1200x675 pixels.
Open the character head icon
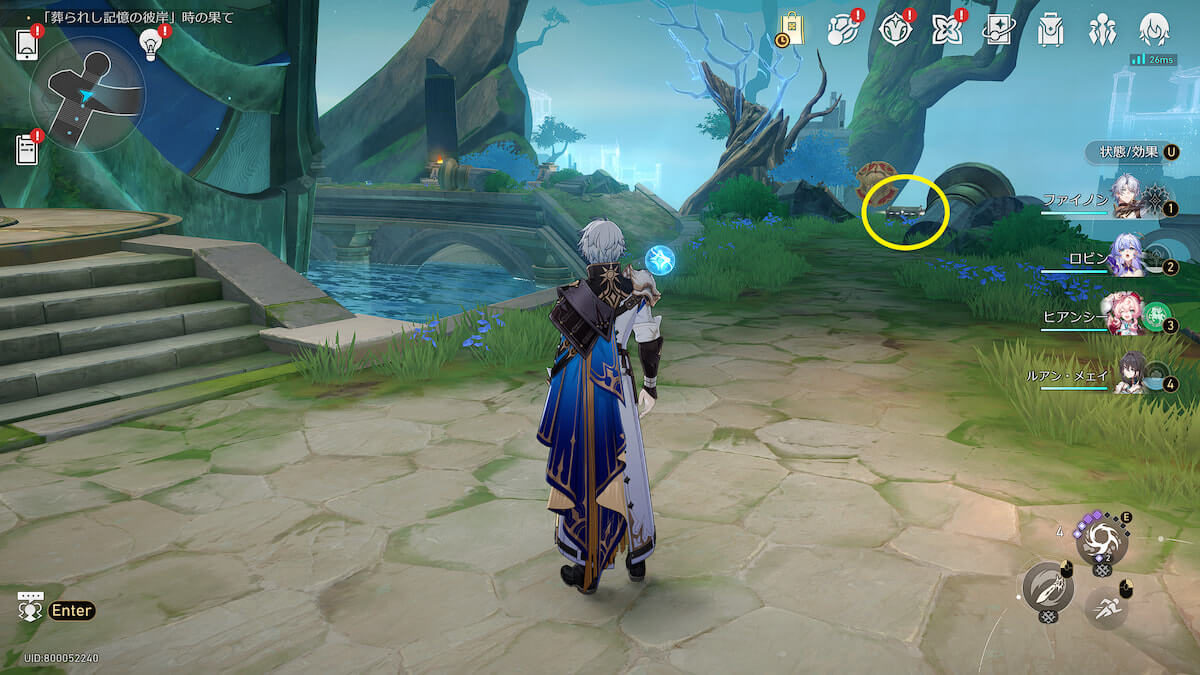coord(1155,30)
